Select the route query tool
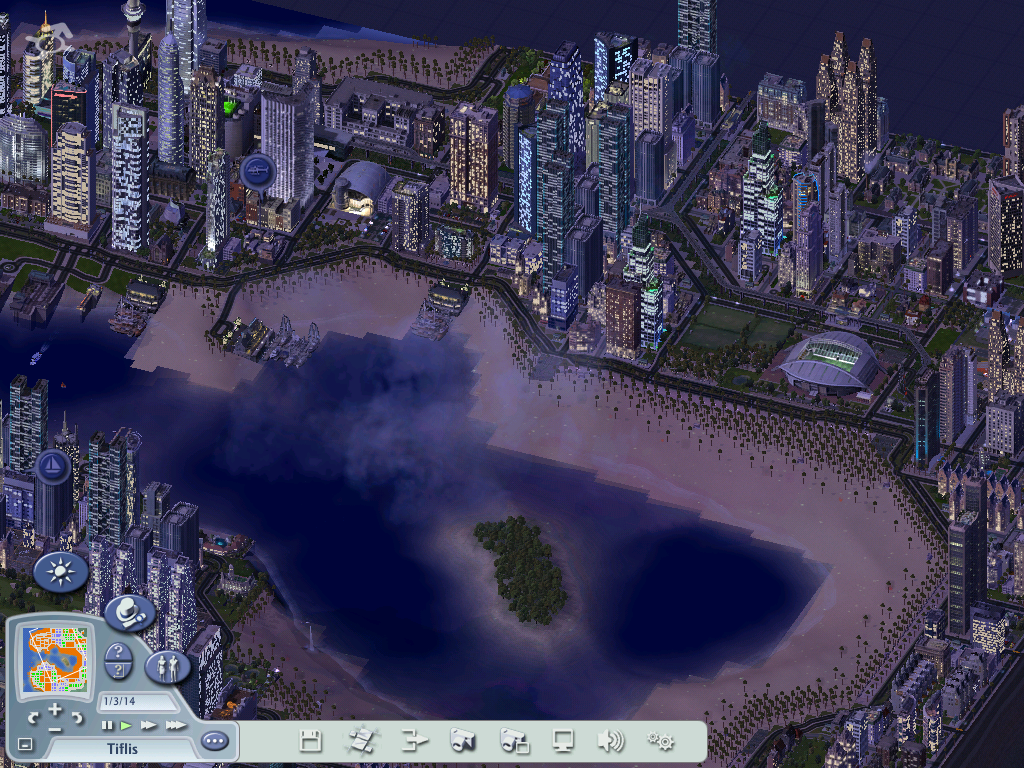 click(118, 670)
